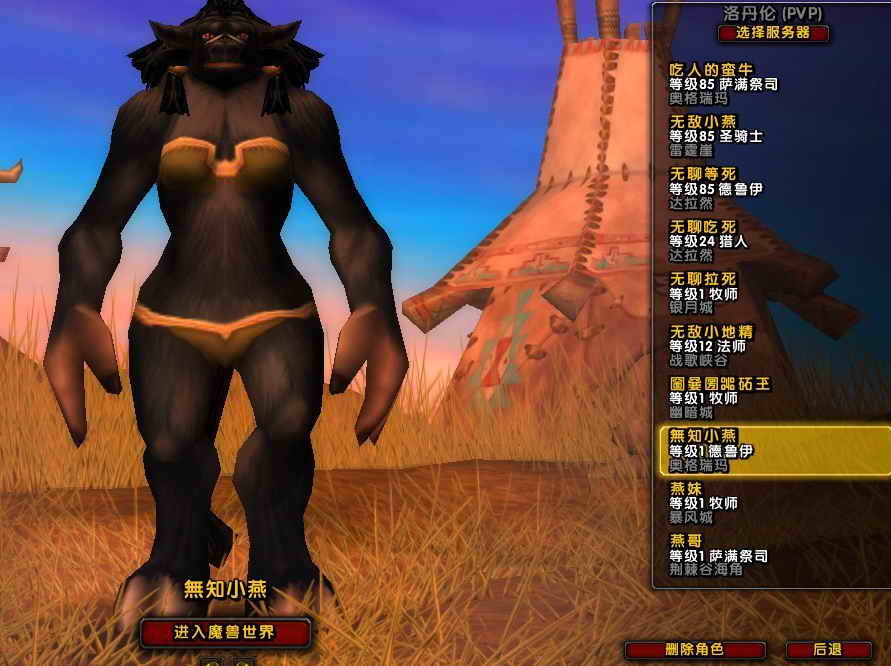891x666 pixels.
Task: Select character 无聊拉死
Action: pos(760,293)
